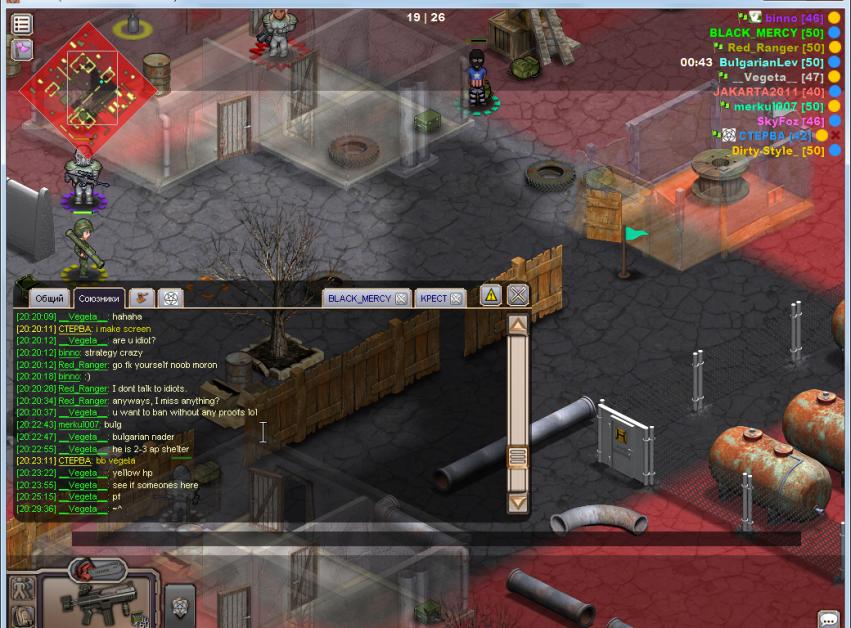Click the yellow warning triangle button
The image size is (851, 628).
click(490, 295)
